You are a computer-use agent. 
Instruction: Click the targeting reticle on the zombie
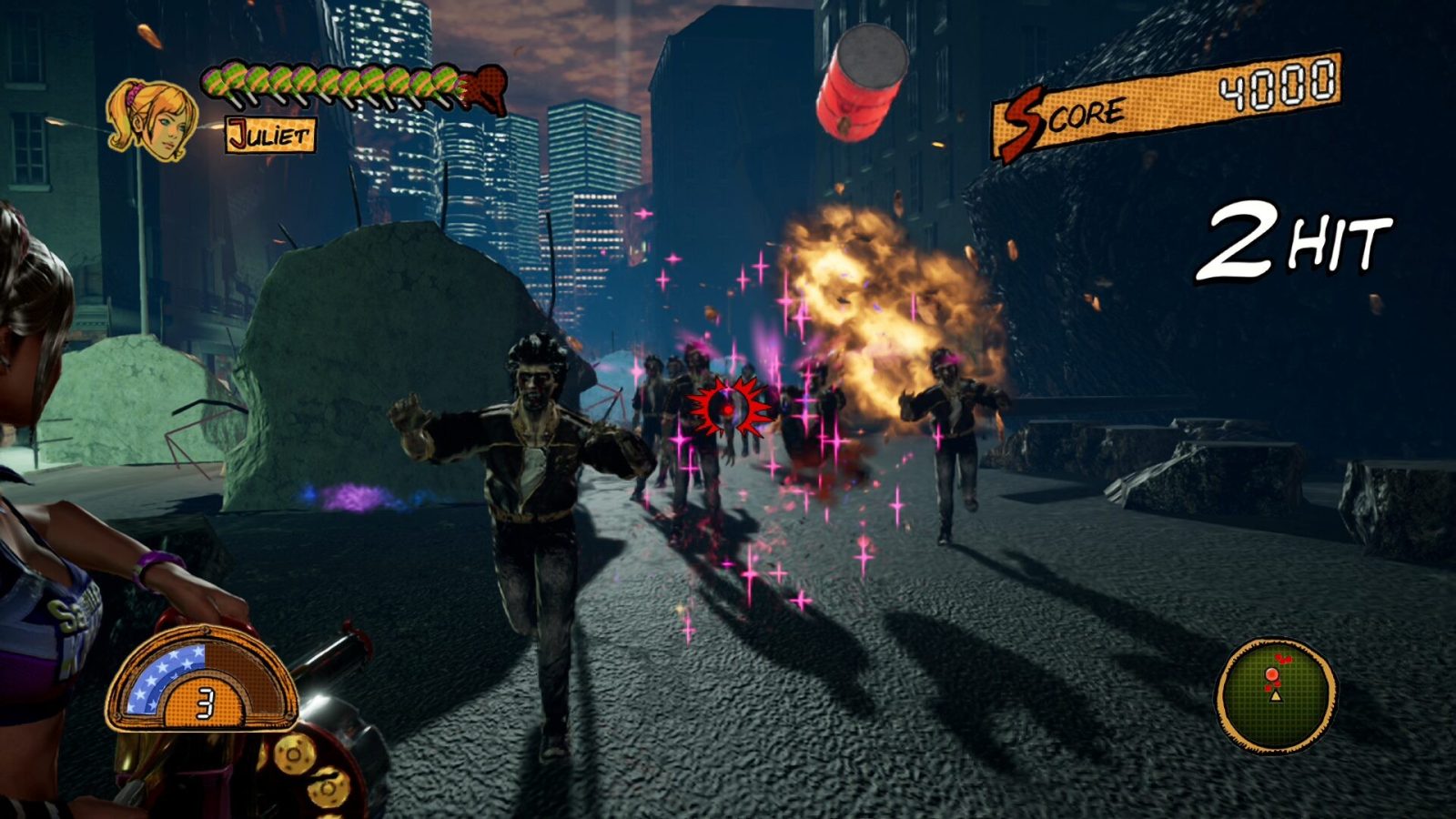click(729, 409)
